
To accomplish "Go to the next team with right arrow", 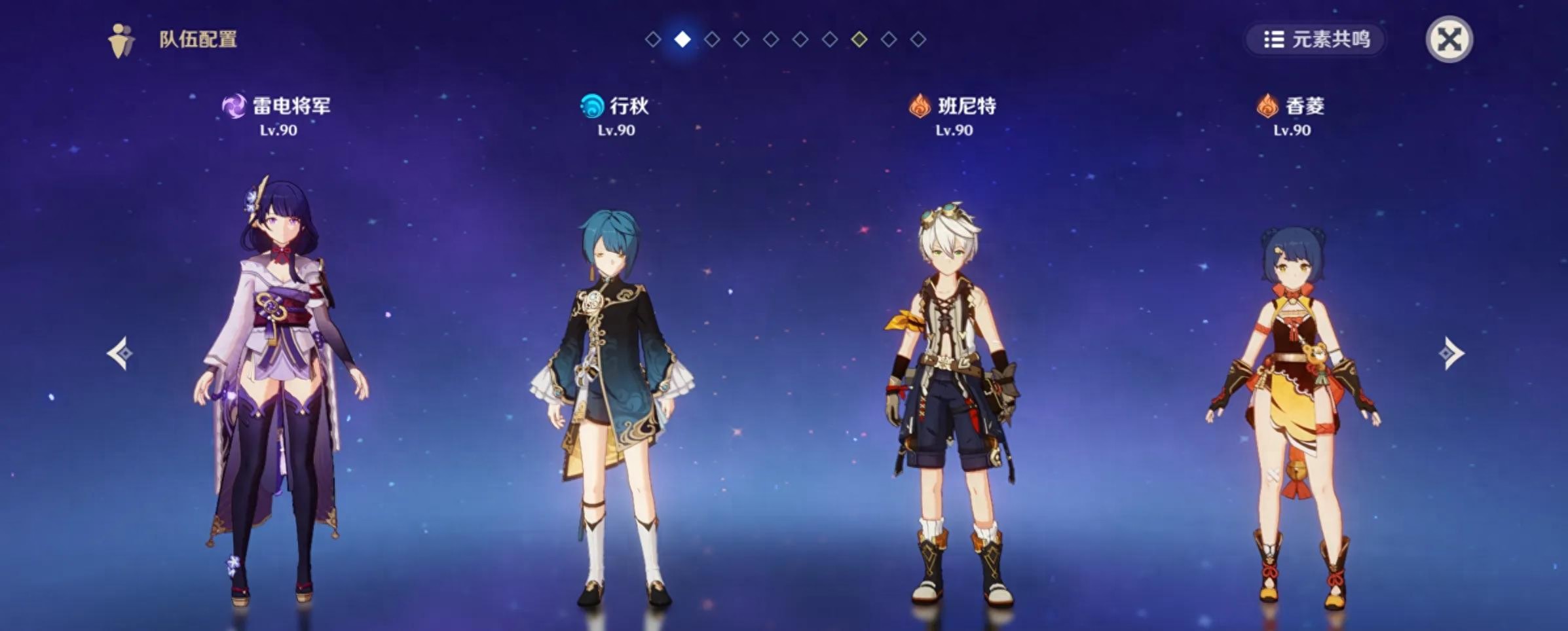I will tap(1450, 353).
